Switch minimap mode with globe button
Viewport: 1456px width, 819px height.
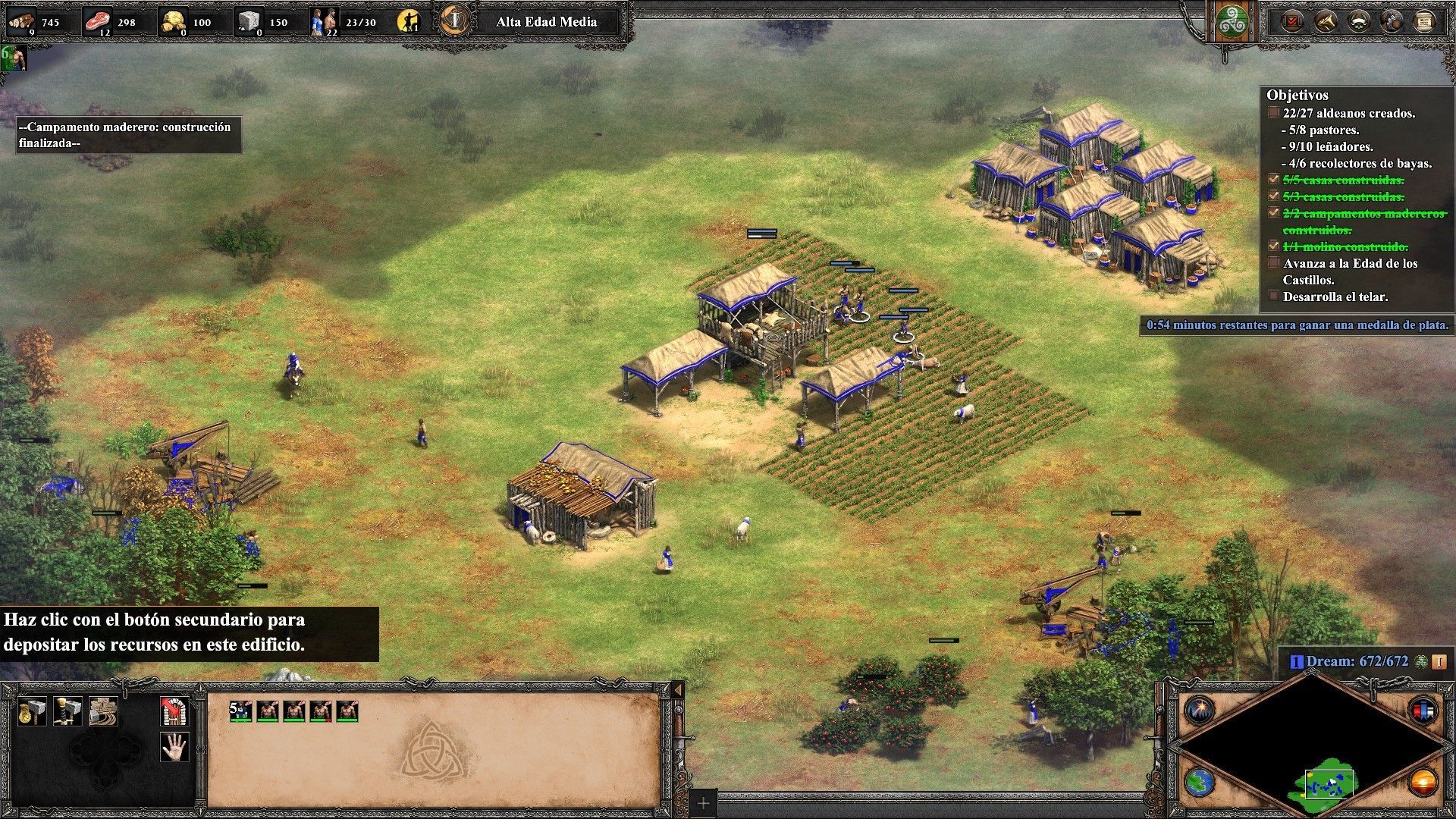(x=1200, y=783)
